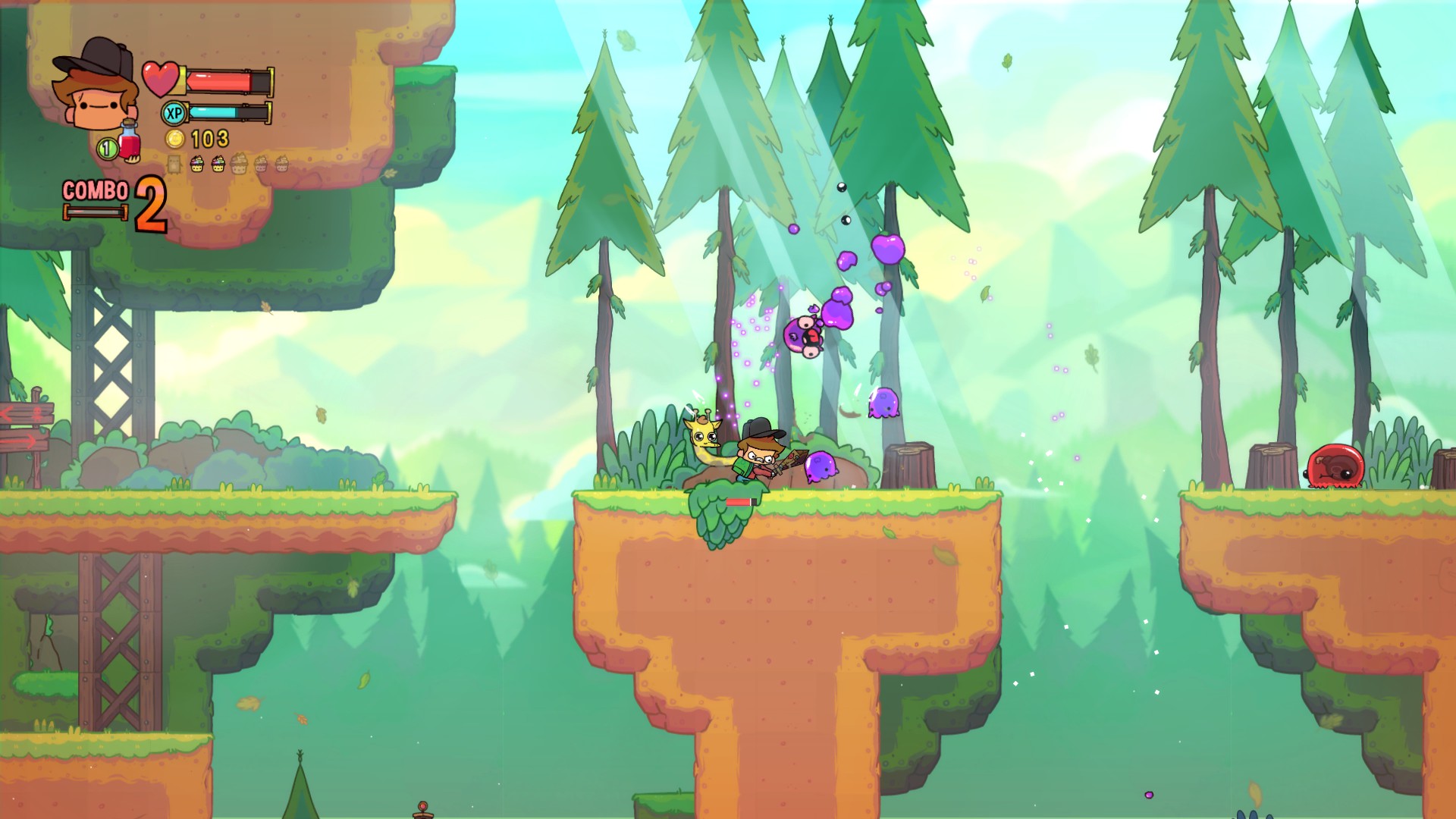This screenshot has width=1456, height=819.
Task: Click the XP medallion icon
Action: 173,113
